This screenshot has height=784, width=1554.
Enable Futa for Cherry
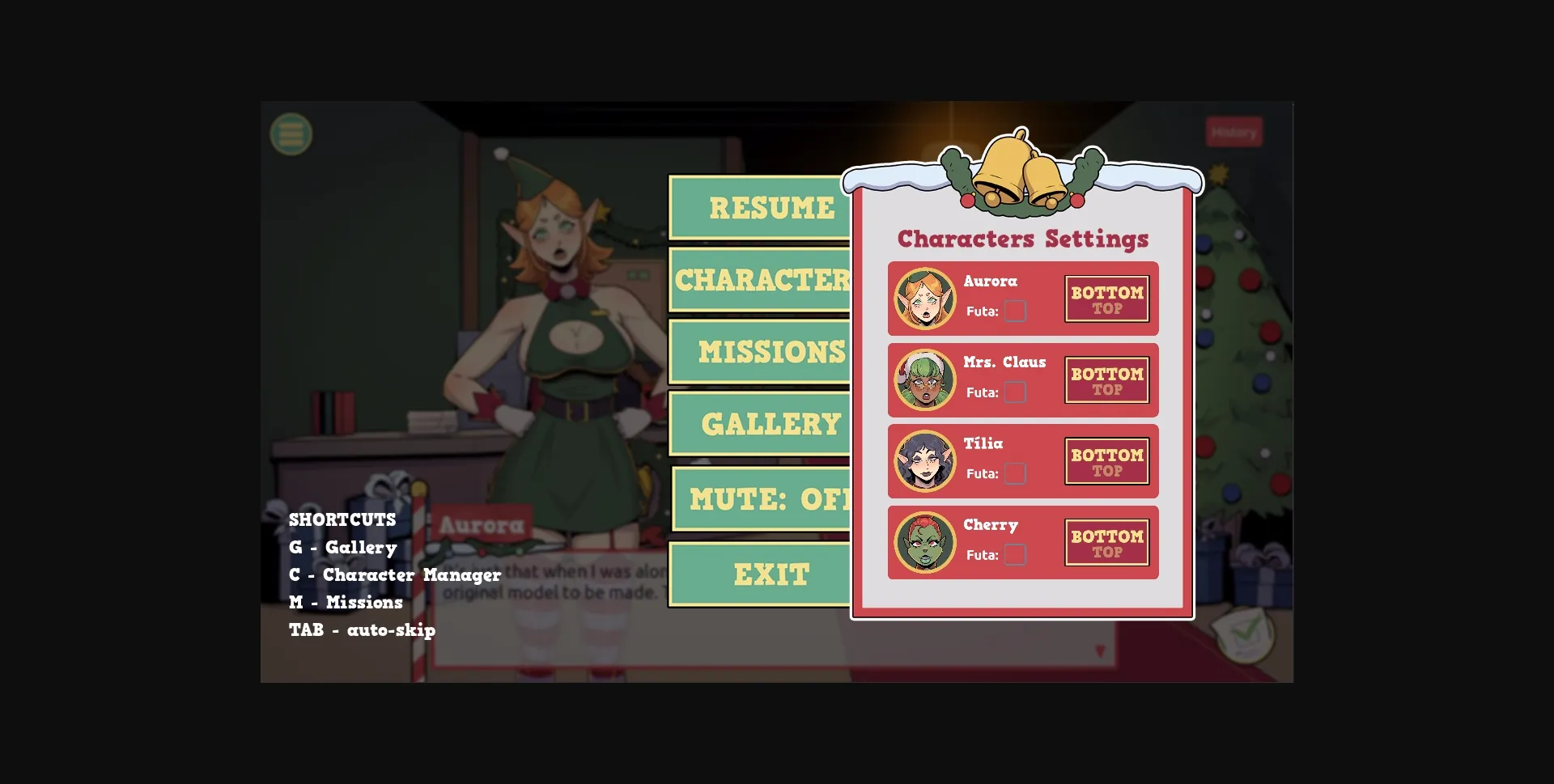(1017, 555)
